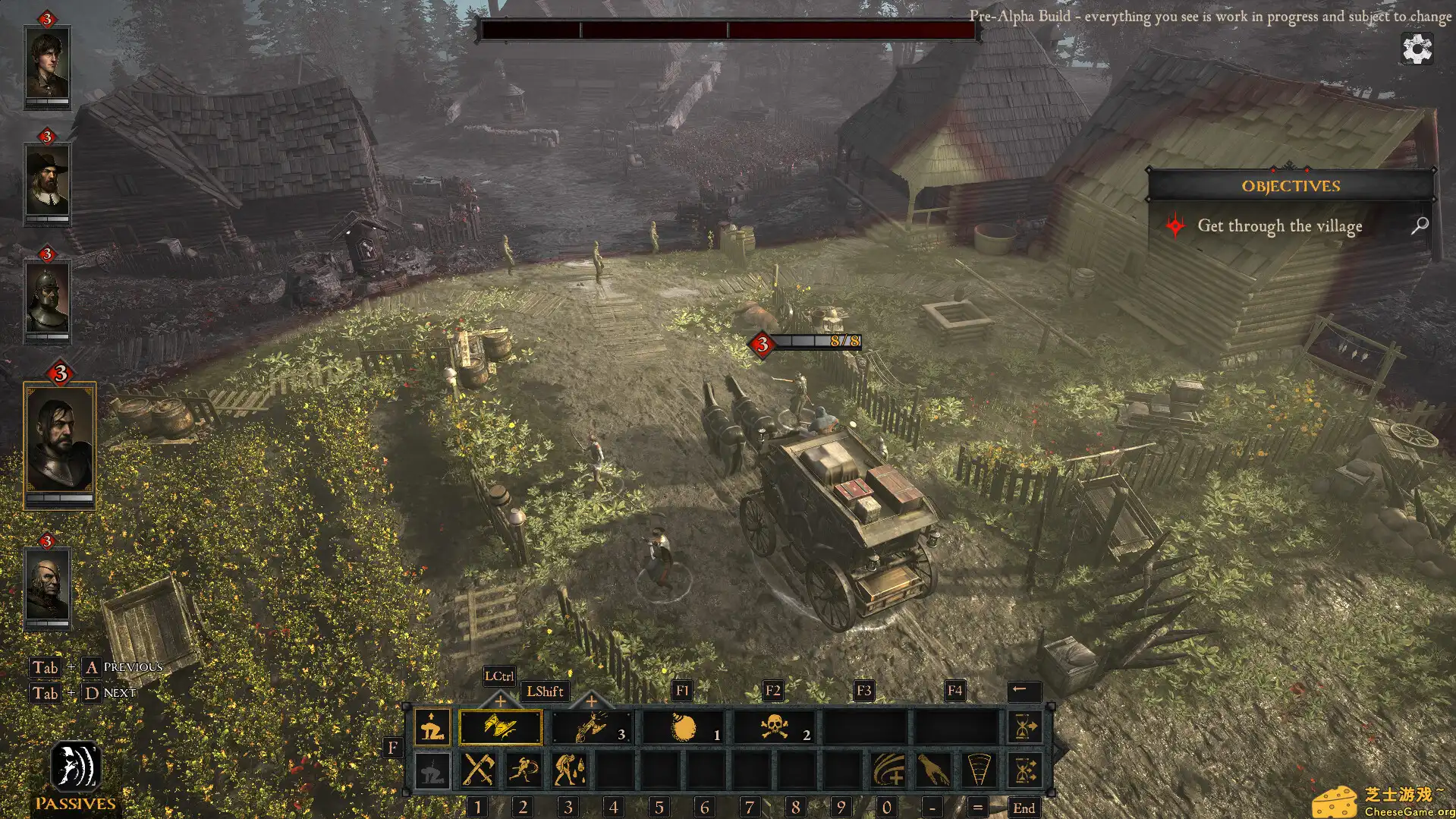Image resolution: width=1456 pixels, height=819 pixels.
Task: Toggle the hand gesture ability
Action: (932, 770)
